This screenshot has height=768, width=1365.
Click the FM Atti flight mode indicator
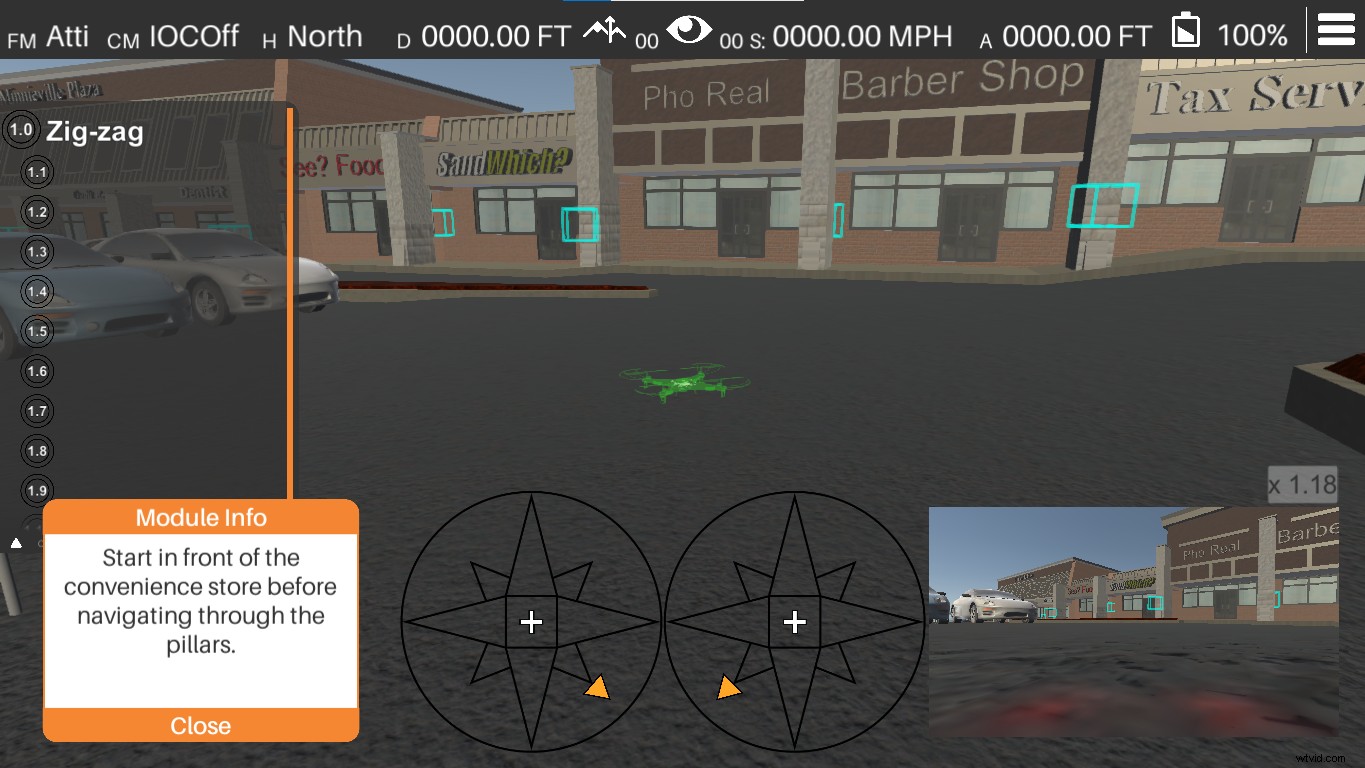[x=47, y=34]
